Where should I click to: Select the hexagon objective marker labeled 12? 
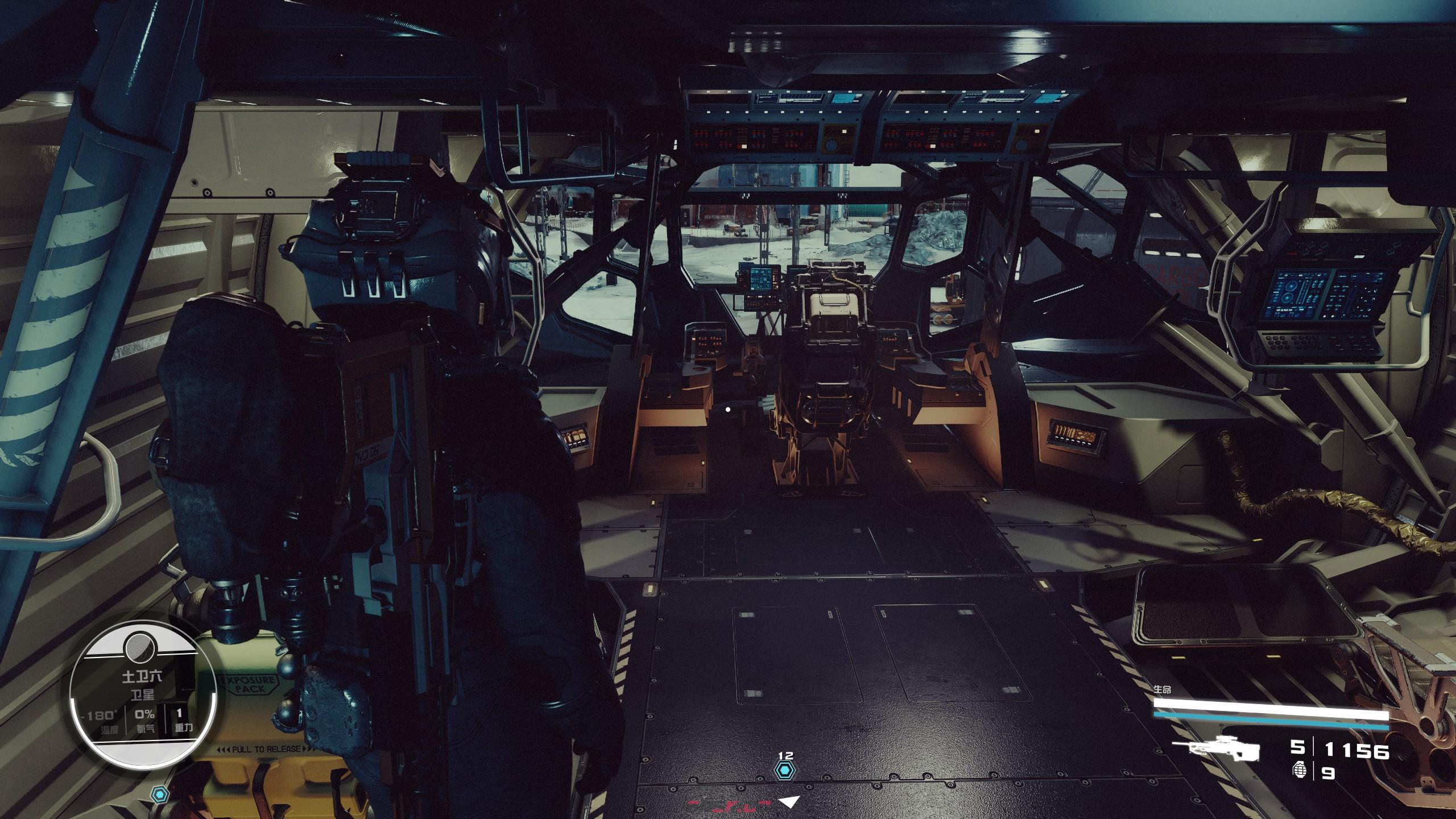785,771
